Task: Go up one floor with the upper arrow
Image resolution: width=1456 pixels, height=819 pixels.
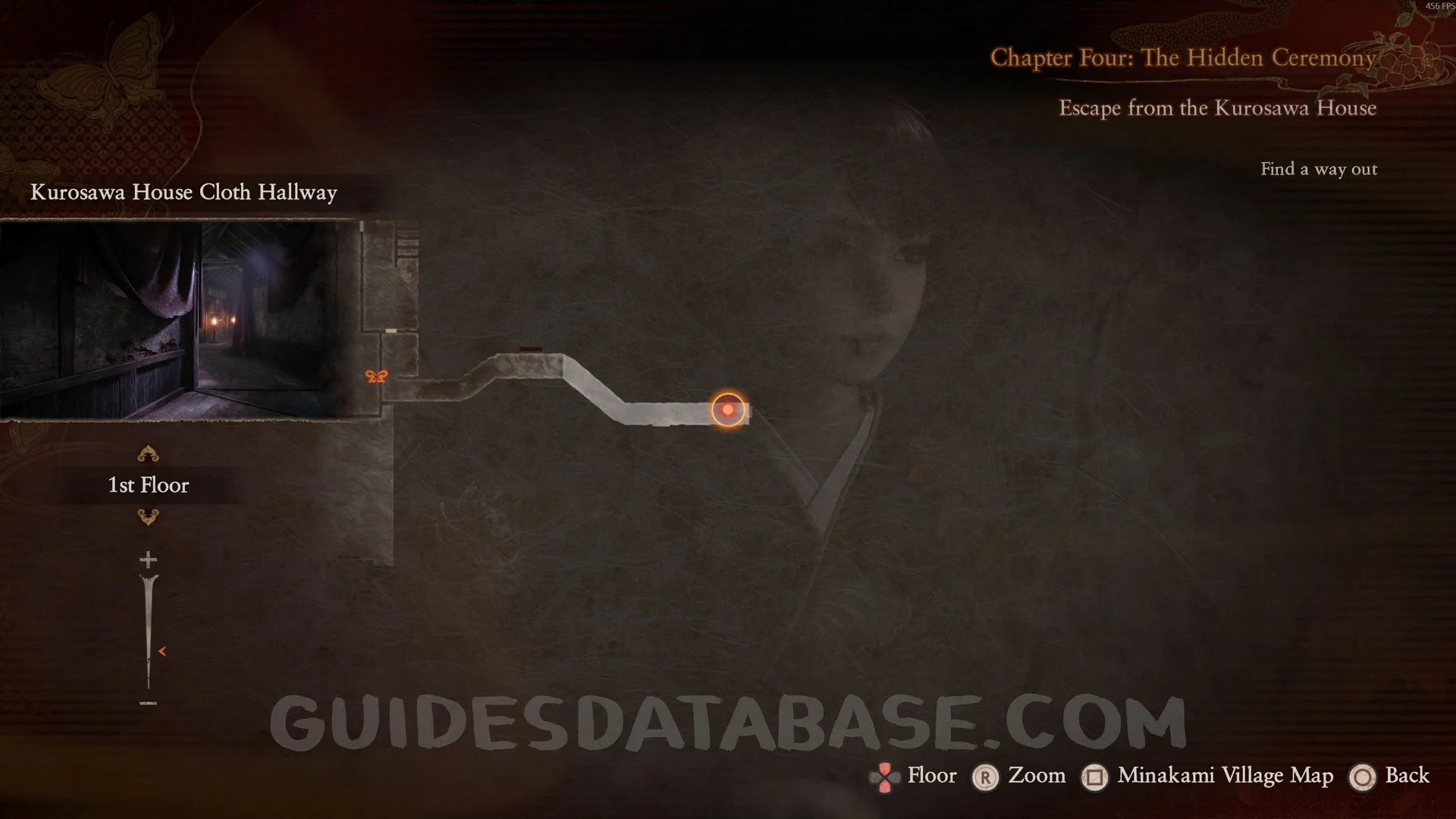Action: pyautogui.click(x=148, y=454)
